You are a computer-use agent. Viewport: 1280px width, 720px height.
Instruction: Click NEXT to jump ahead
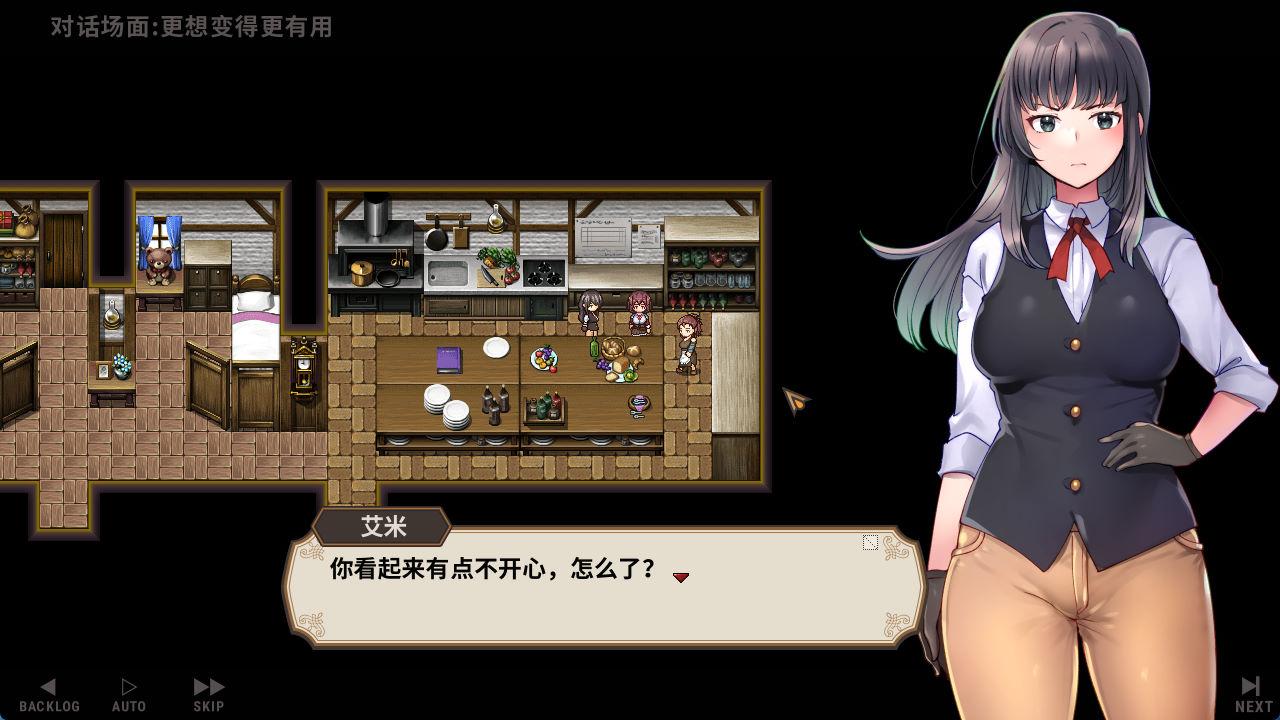pos(1253,695)
